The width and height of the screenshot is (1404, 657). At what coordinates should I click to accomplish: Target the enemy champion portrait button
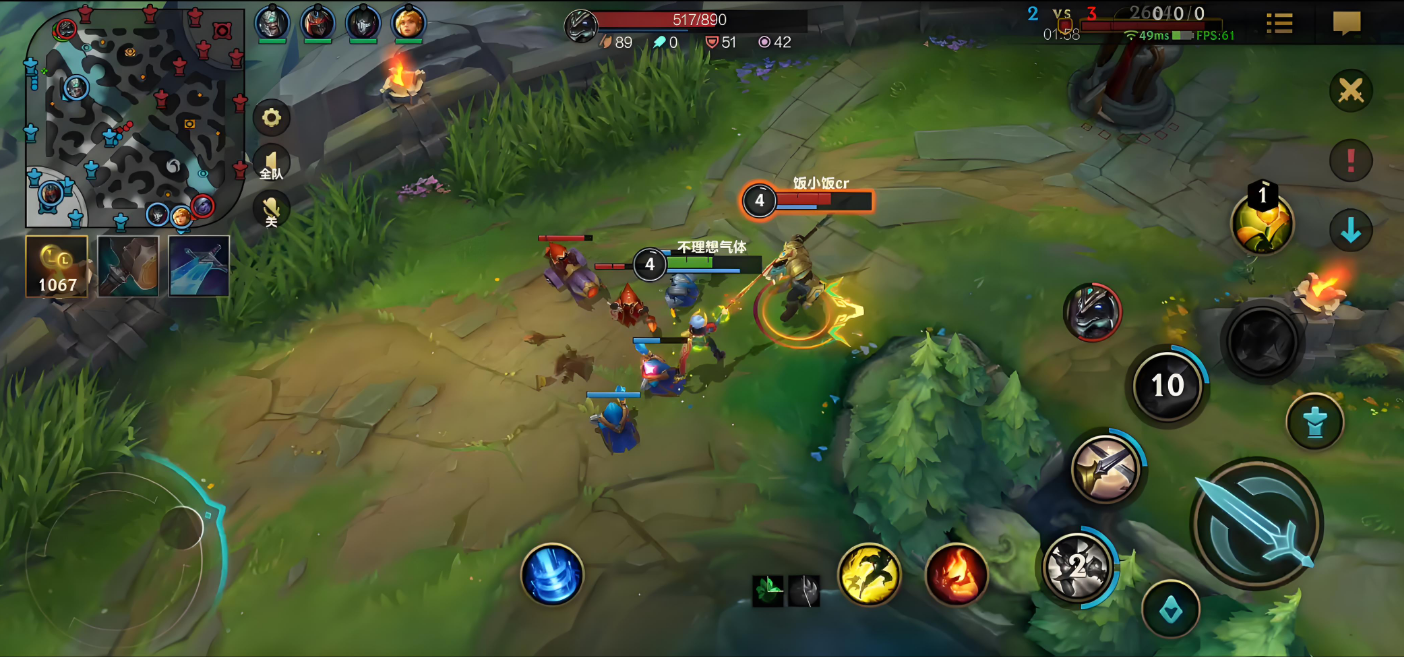coord(1092,312)
